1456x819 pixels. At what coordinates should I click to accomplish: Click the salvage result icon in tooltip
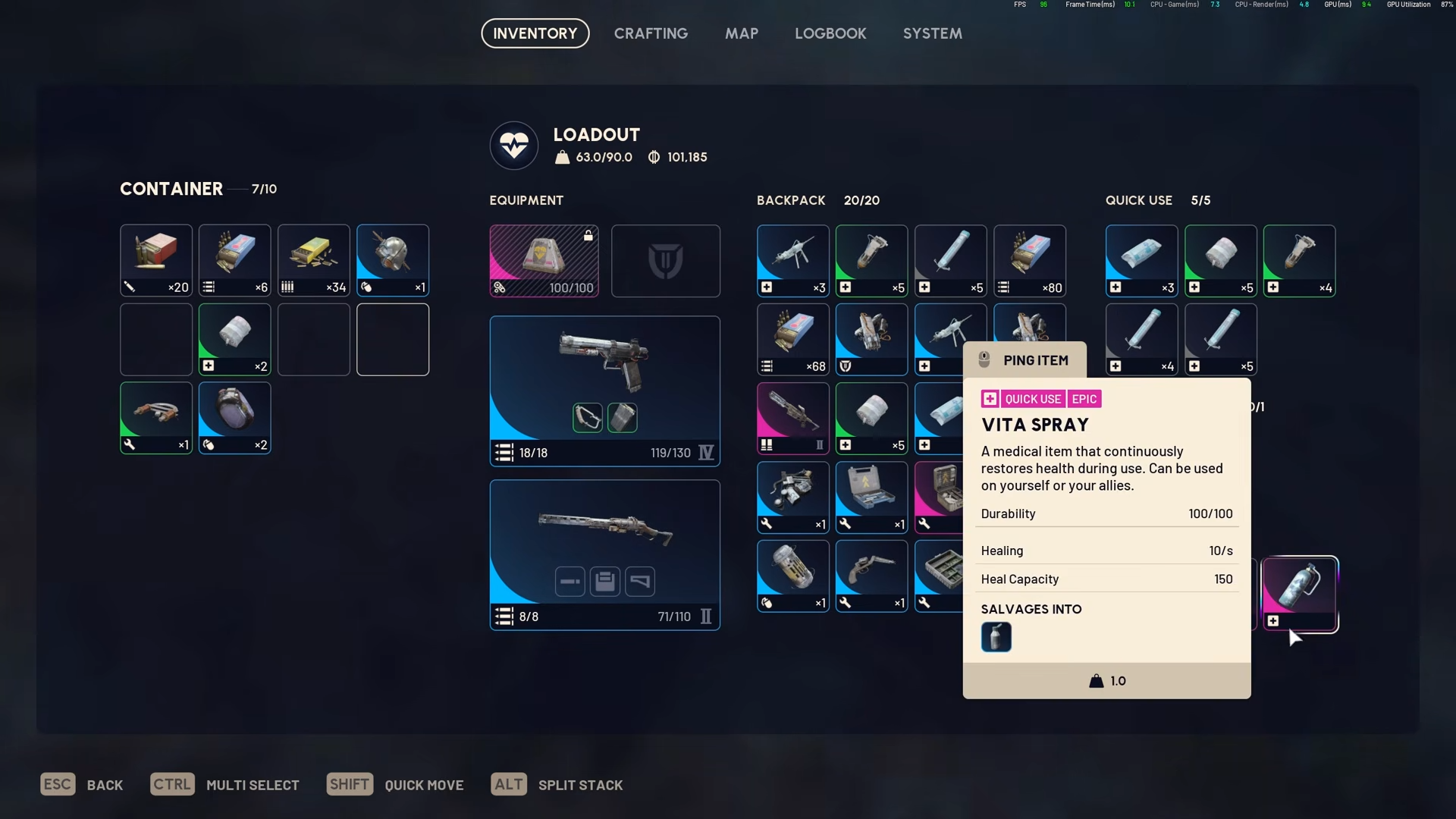[996, 637]
